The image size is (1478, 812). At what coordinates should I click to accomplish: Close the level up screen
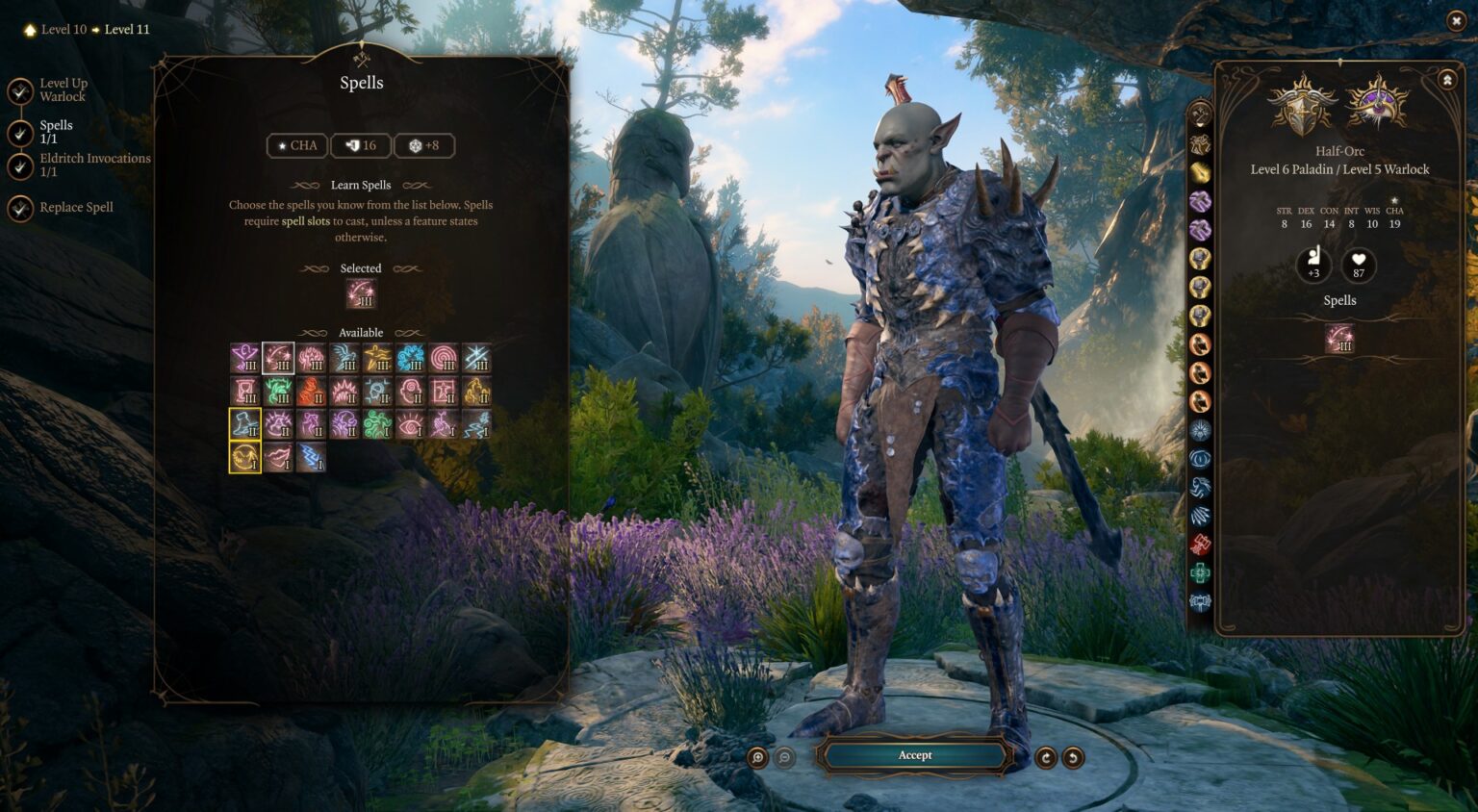point(1455,20)
